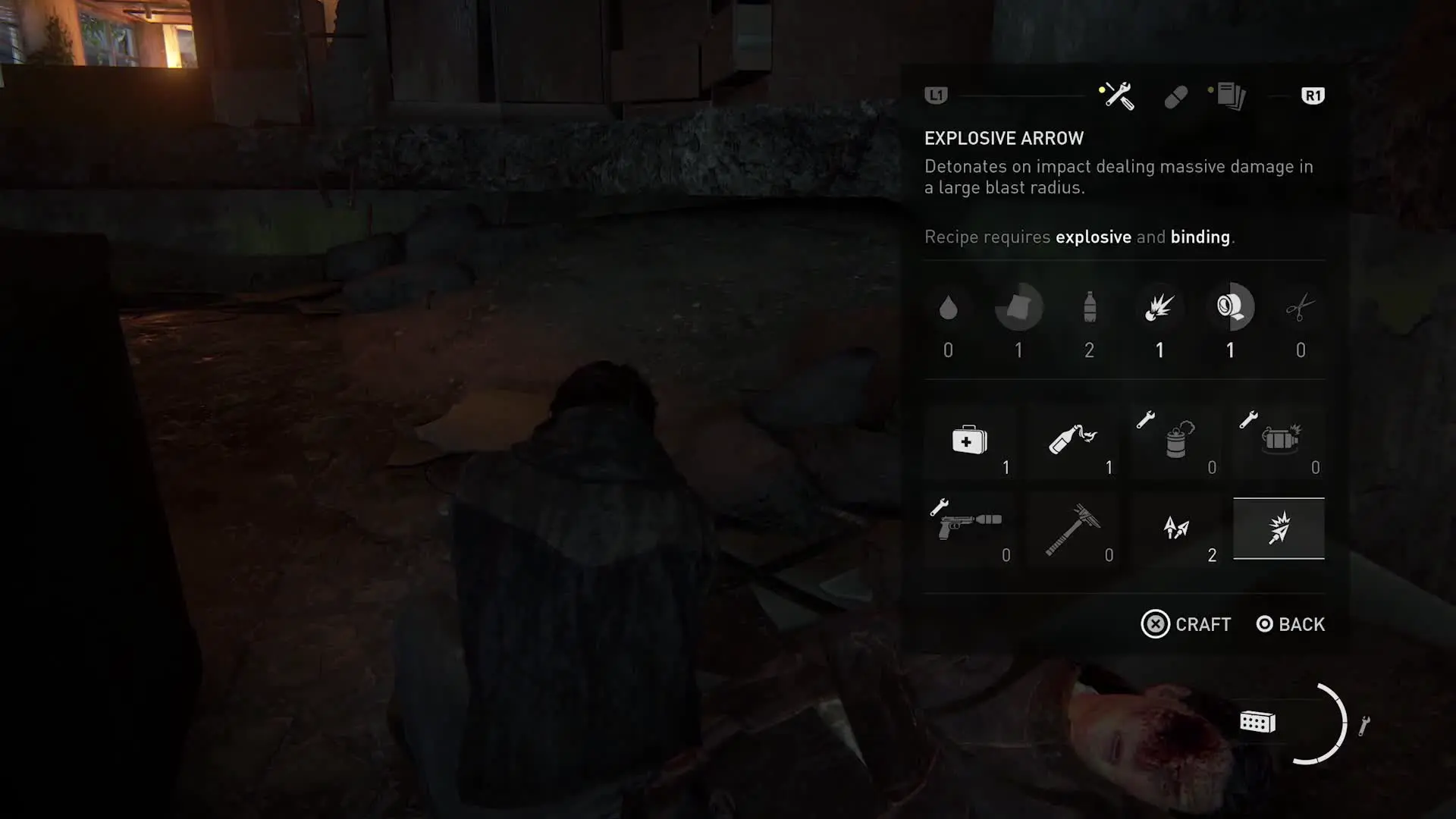
Task: Craft the explosive arrow
Action: [1187, 624]
